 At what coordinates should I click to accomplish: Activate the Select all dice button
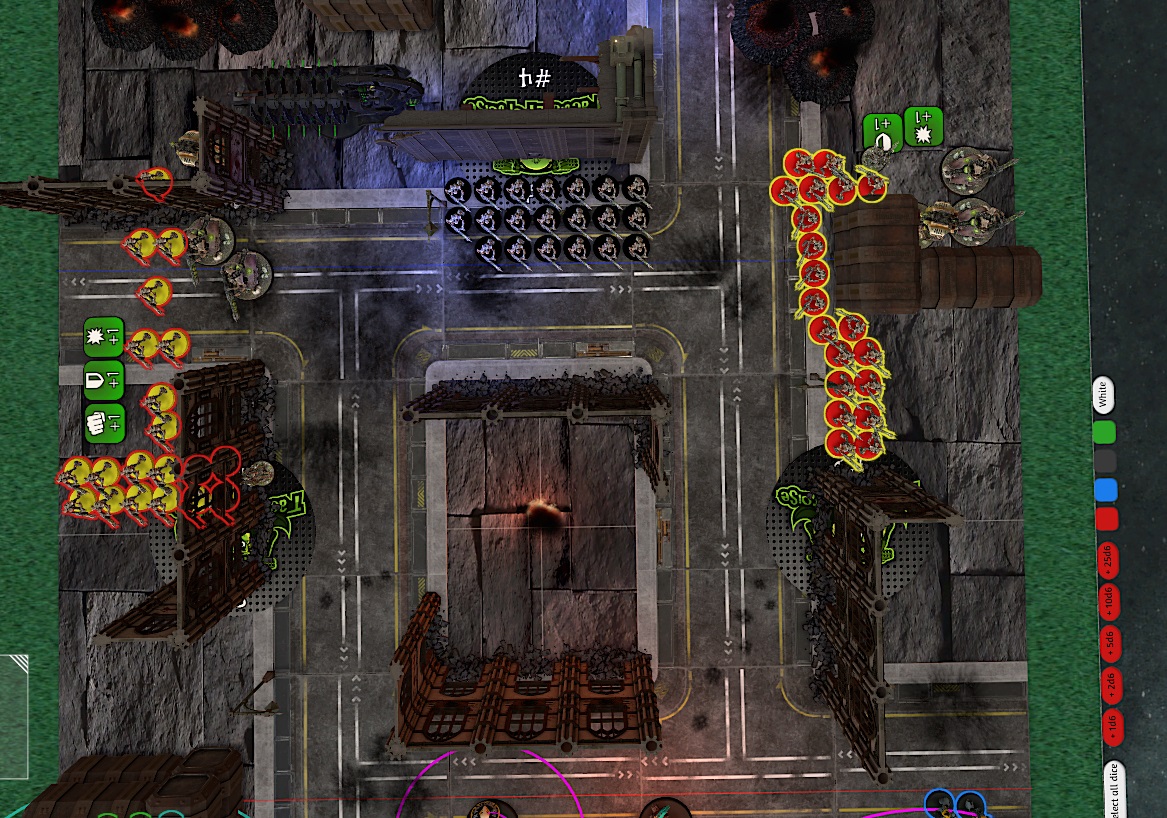coord(1113,790)
